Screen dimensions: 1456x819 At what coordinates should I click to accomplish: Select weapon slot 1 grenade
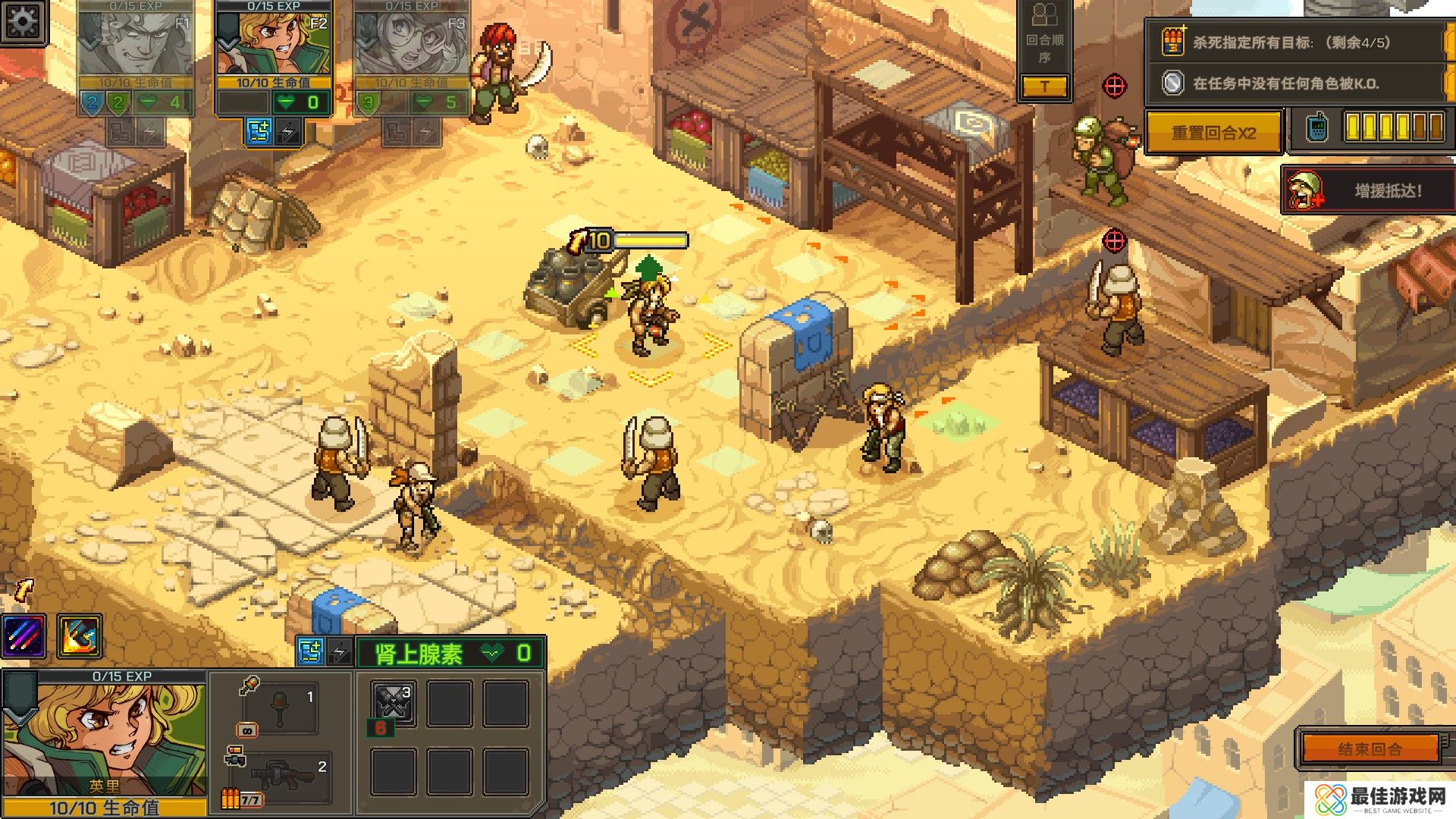pyautogui.click(x=280, y=708)
